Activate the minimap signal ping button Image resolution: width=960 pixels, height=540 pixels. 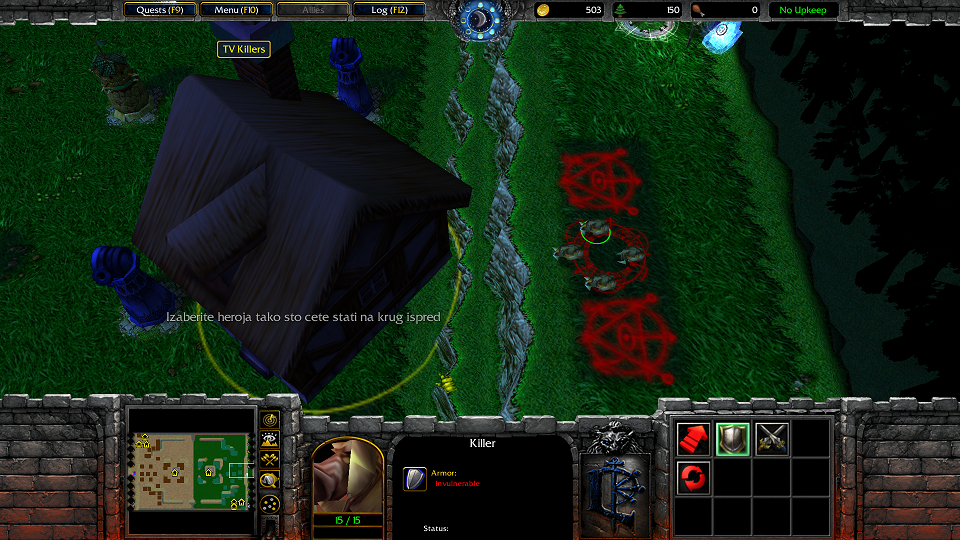pyautogui.click(x=270, y=419)
